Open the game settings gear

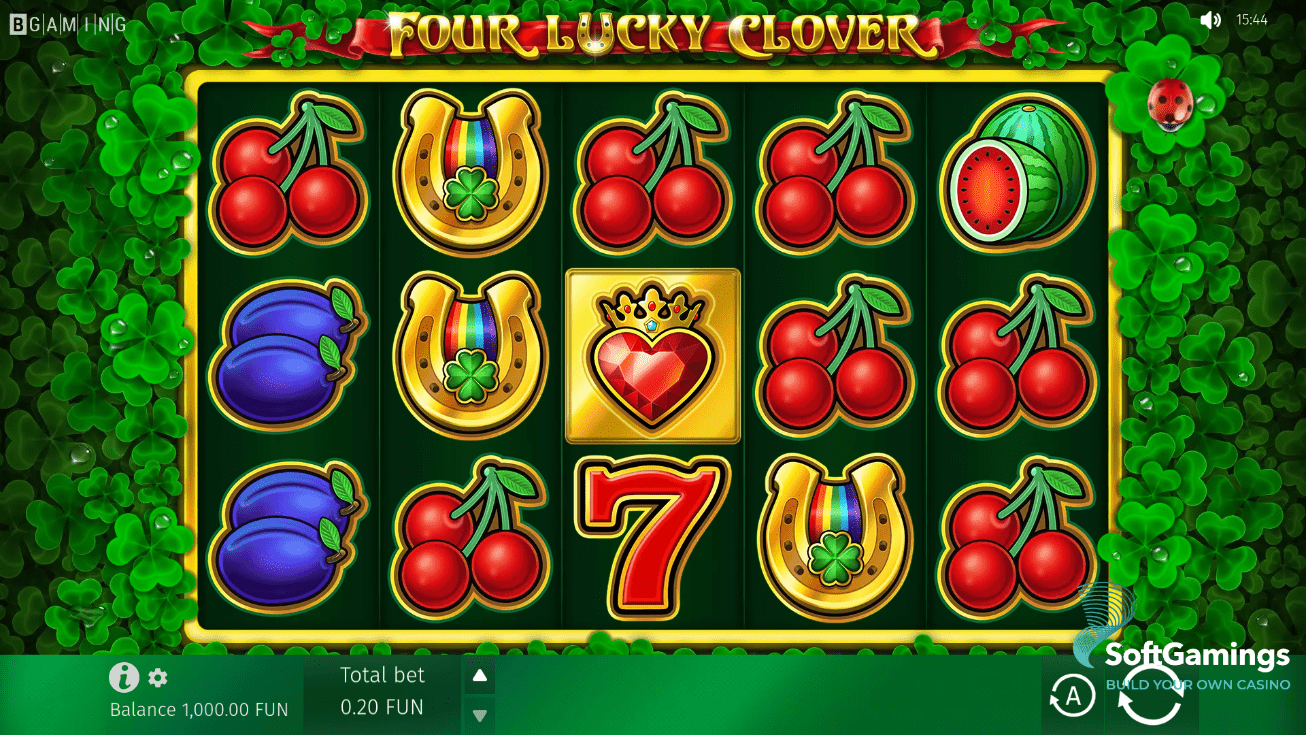(x=157, y=678)
